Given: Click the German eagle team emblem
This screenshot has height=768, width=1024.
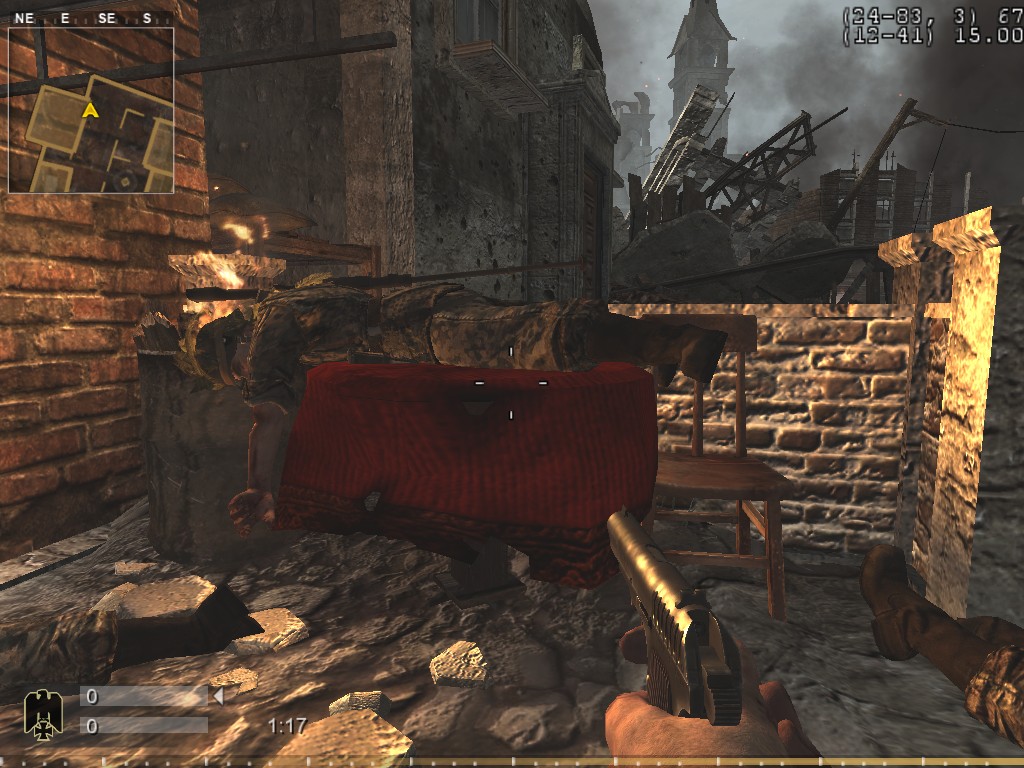Looking at the screenshot, I should coord(41,712).
